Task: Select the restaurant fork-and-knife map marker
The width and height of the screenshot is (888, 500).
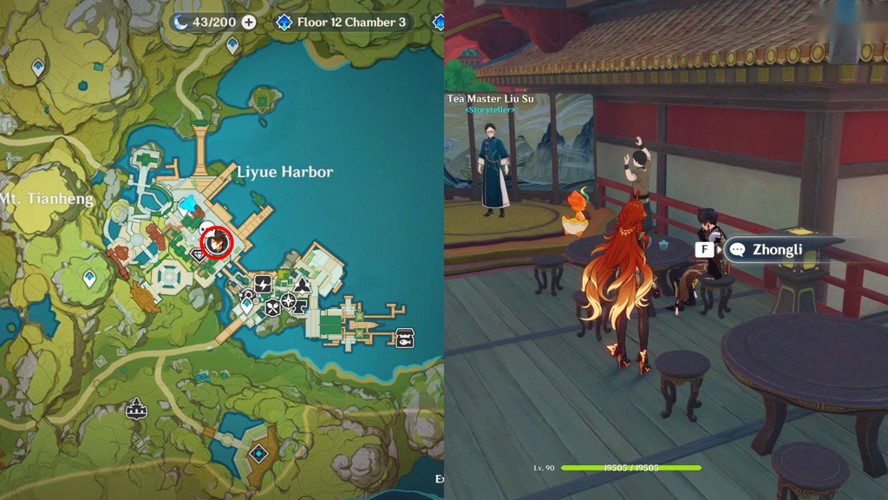Action: click(x=272, y=307)
